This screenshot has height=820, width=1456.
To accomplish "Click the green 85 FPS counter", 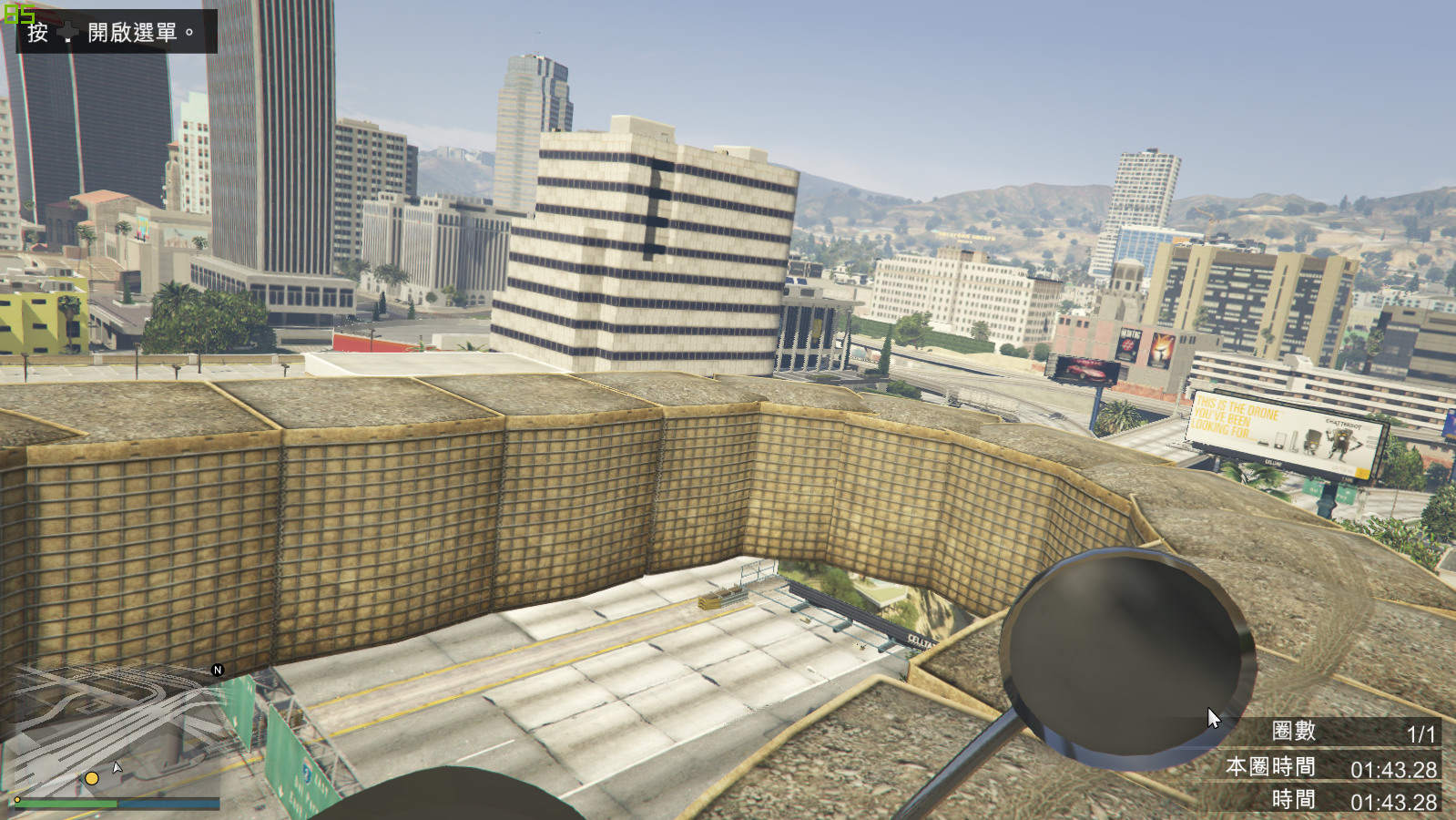I will tap(18, 12).
